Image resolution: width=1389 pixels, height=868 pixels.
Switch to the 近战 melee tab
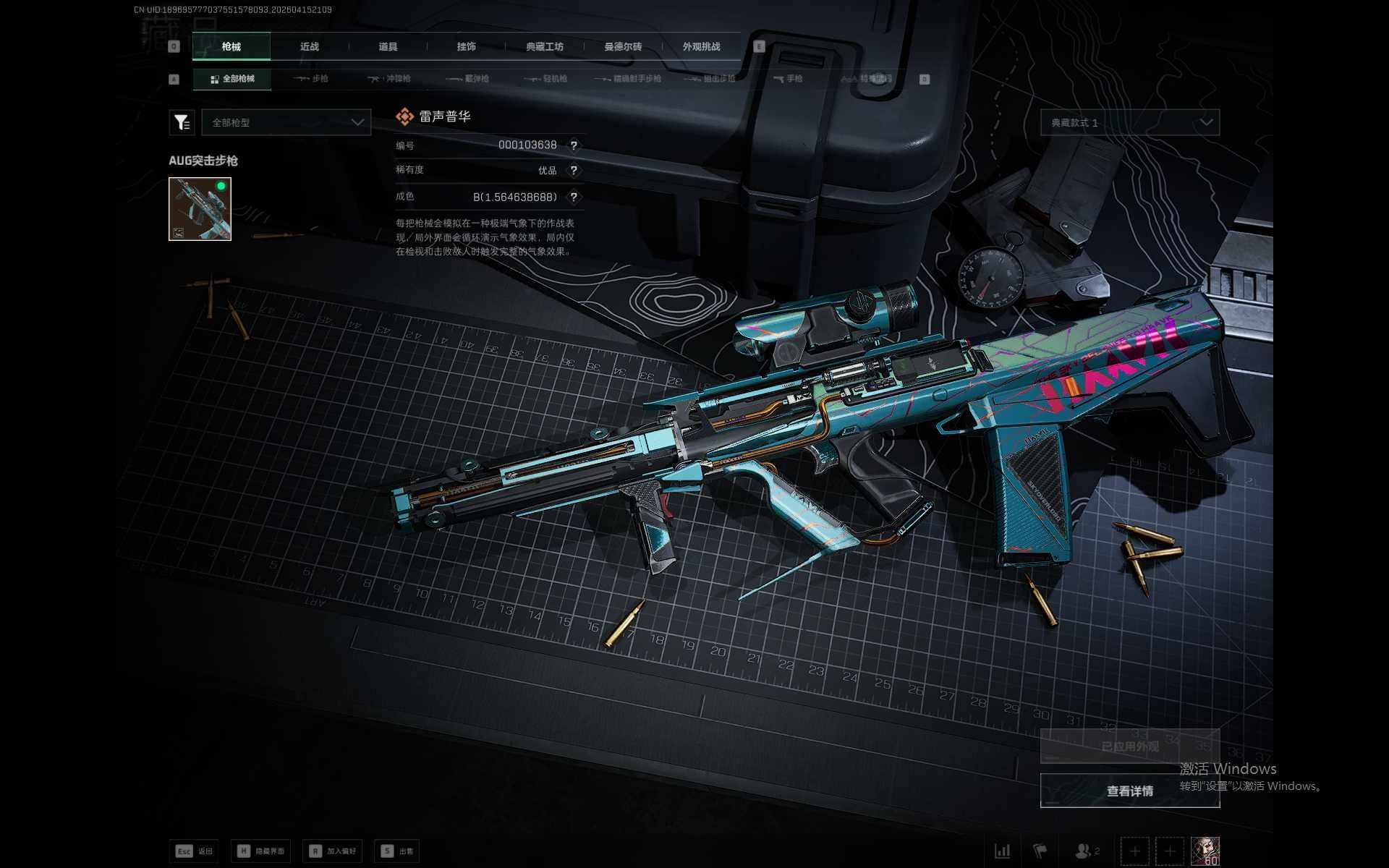pos(310,46)
